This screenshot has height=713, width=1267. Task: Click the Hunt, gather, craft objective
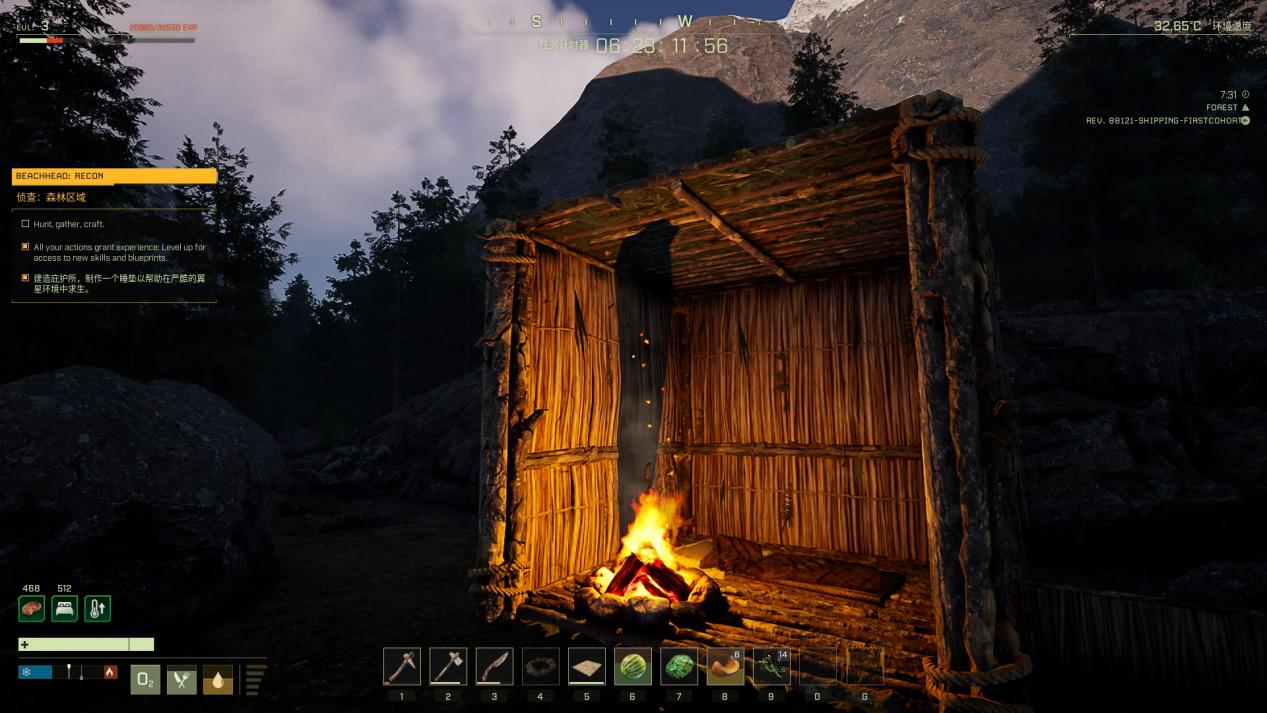(68, 224)
